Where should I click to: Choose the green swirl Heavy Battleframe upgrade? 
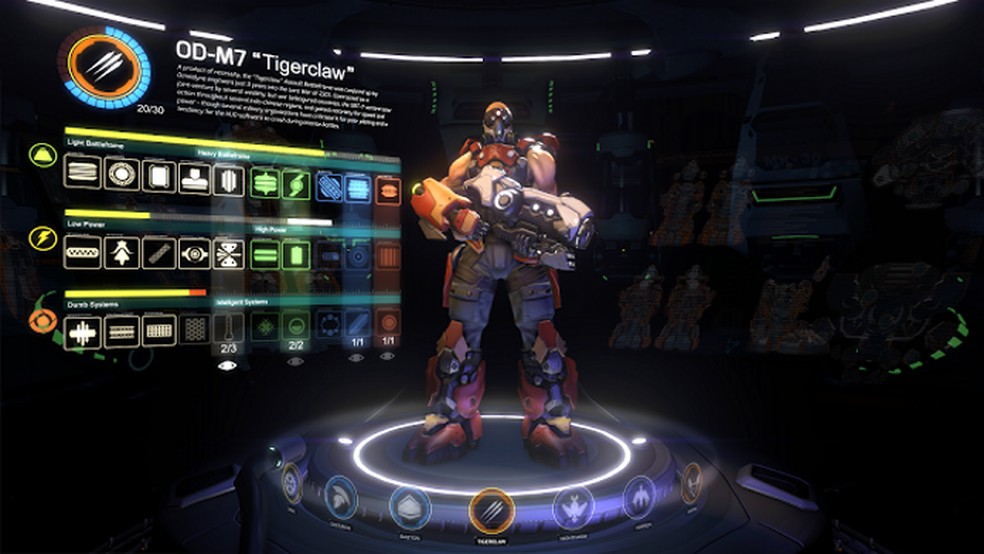click(x=295, y=183)
